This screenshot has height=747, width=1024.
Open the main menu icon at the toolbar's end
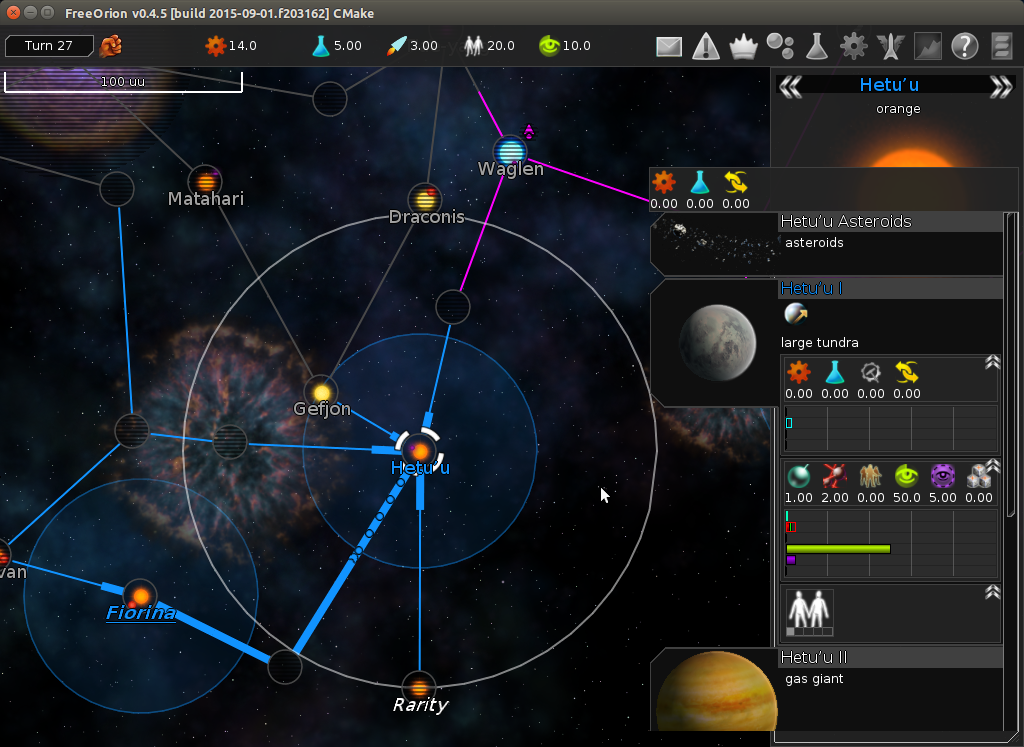1002,46
